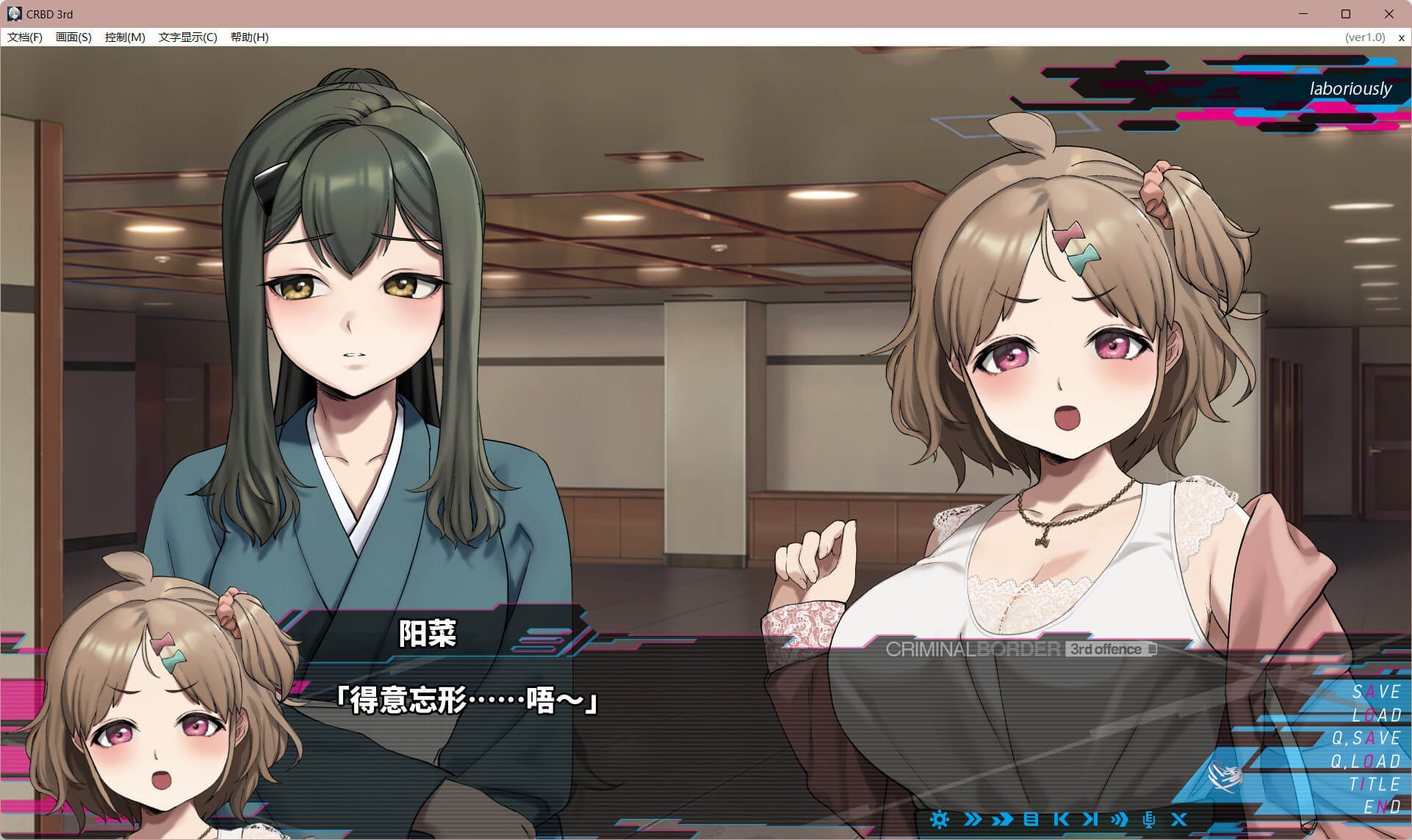Open the 控制(M) menu
The image size is (1412, 840).
pyautogui.click(x=125, y=37)
